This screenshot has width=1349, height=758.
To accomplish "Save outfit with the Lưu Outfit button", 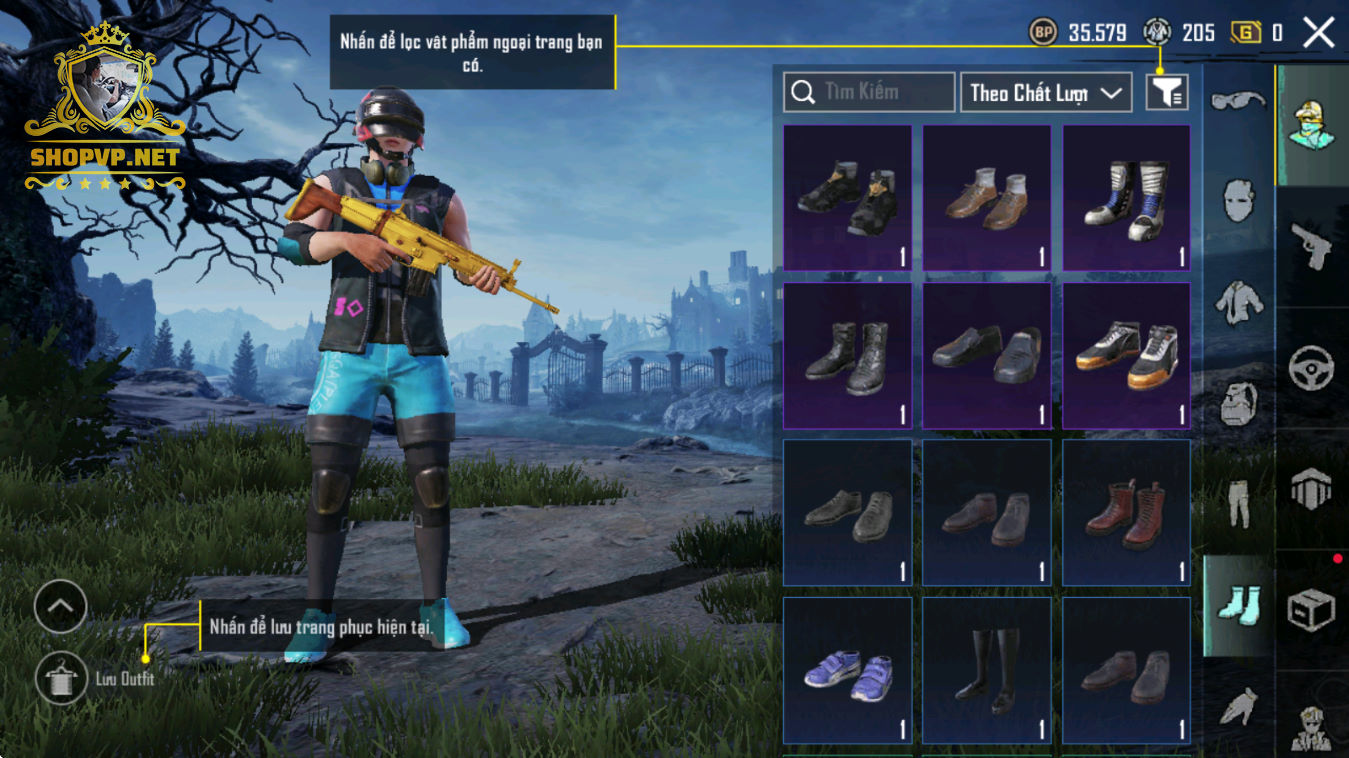I will pos(61,679).
